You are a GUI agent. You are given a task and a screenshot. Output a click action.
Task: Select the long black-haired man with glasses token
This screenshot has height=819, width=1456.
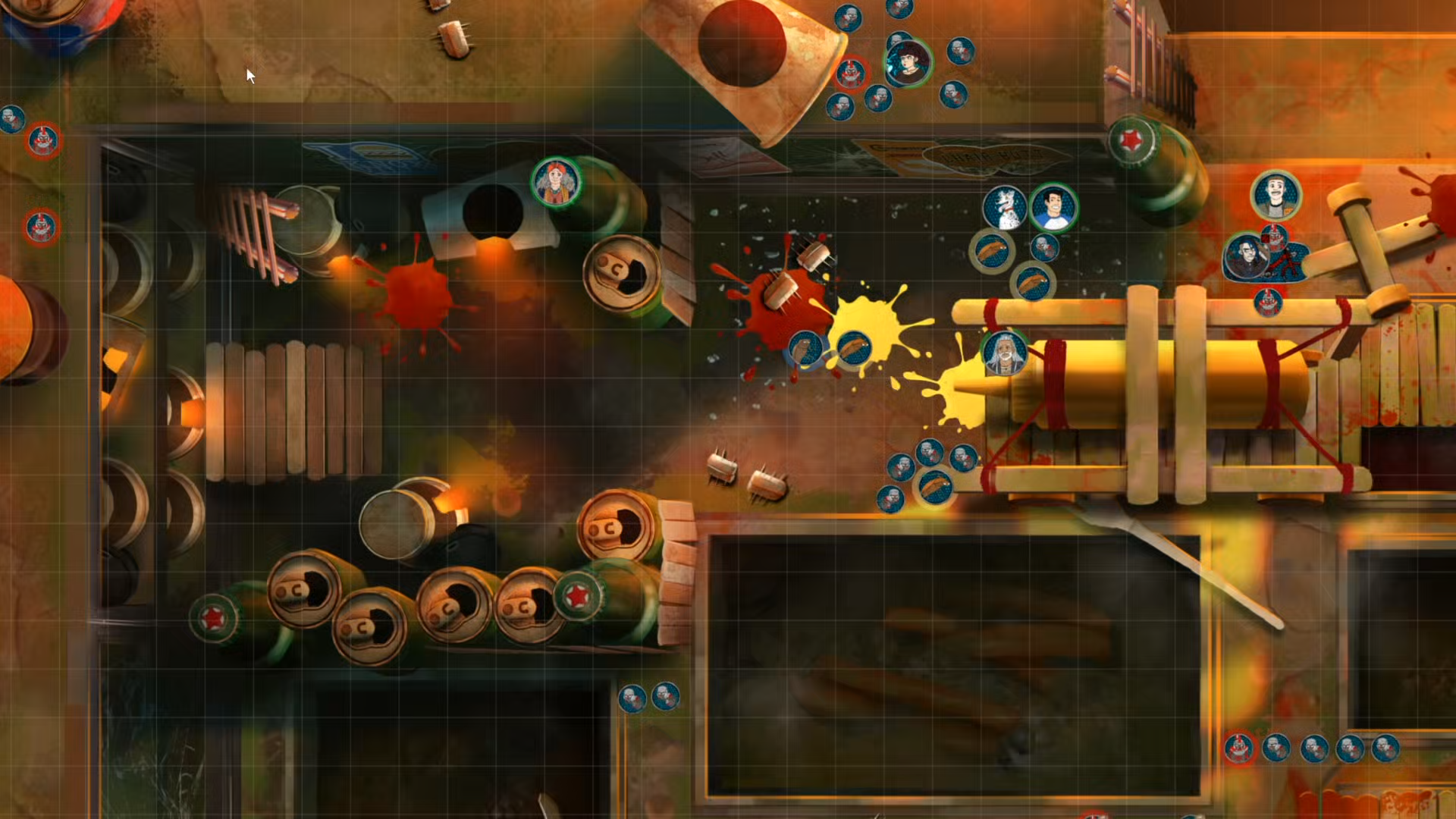click(x=1245, y=256)
